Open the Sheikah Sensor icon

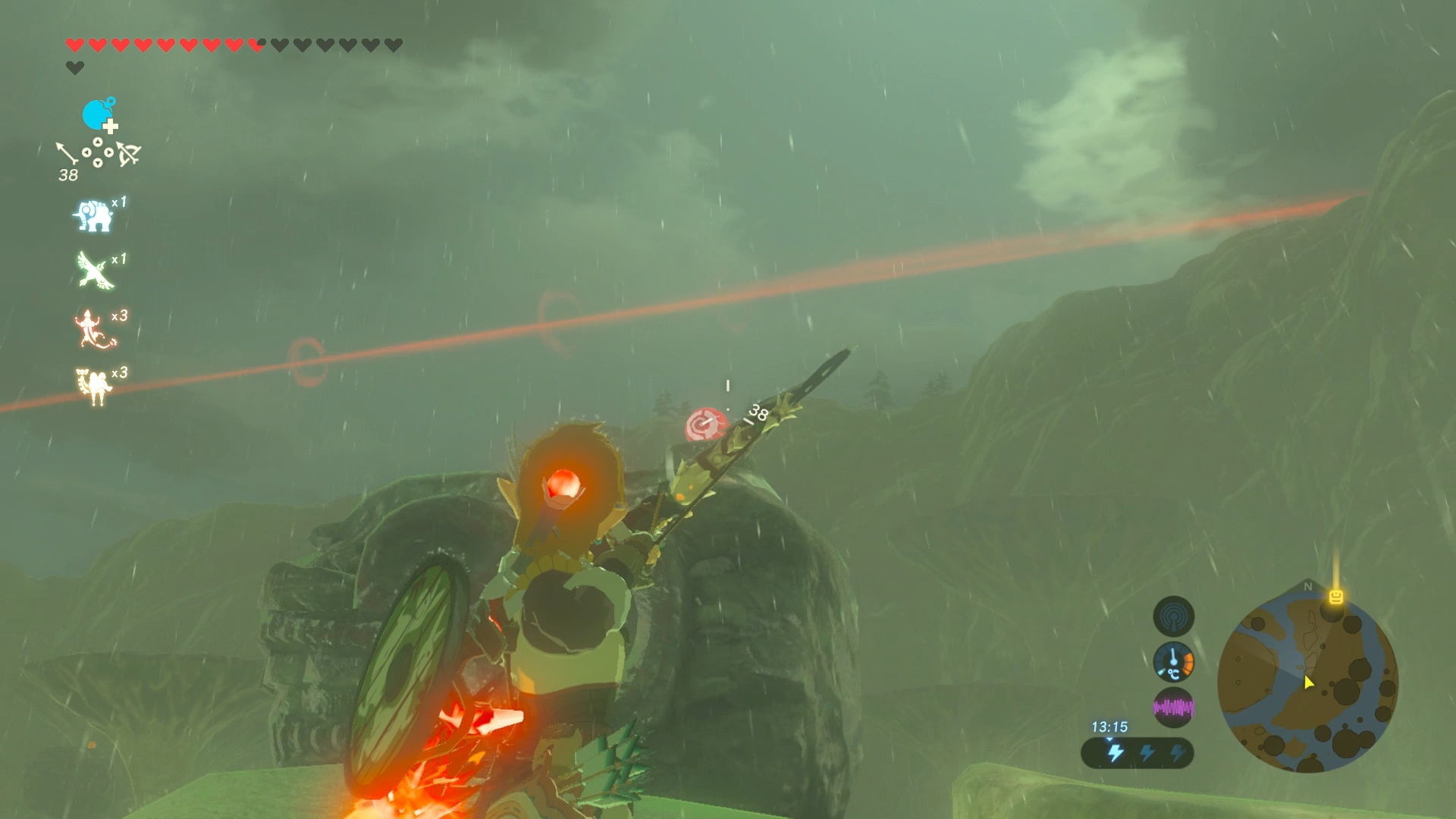click(x=1174, y=616)
